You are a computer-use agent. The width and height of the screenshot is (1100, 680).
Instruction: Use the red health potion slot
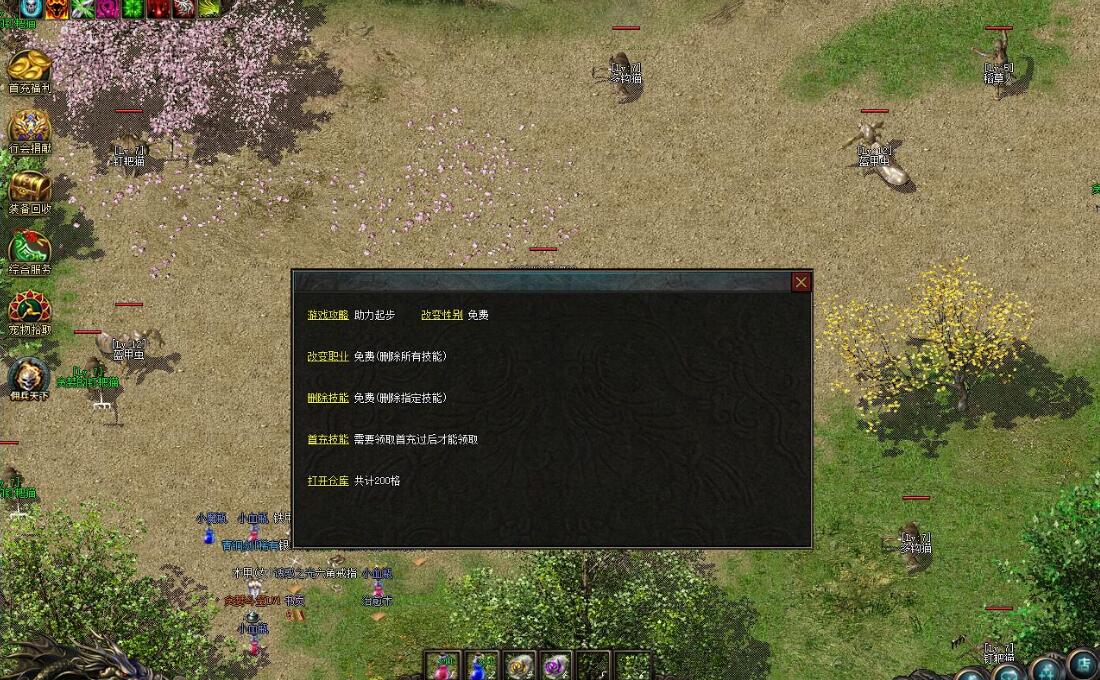point(442,666)
